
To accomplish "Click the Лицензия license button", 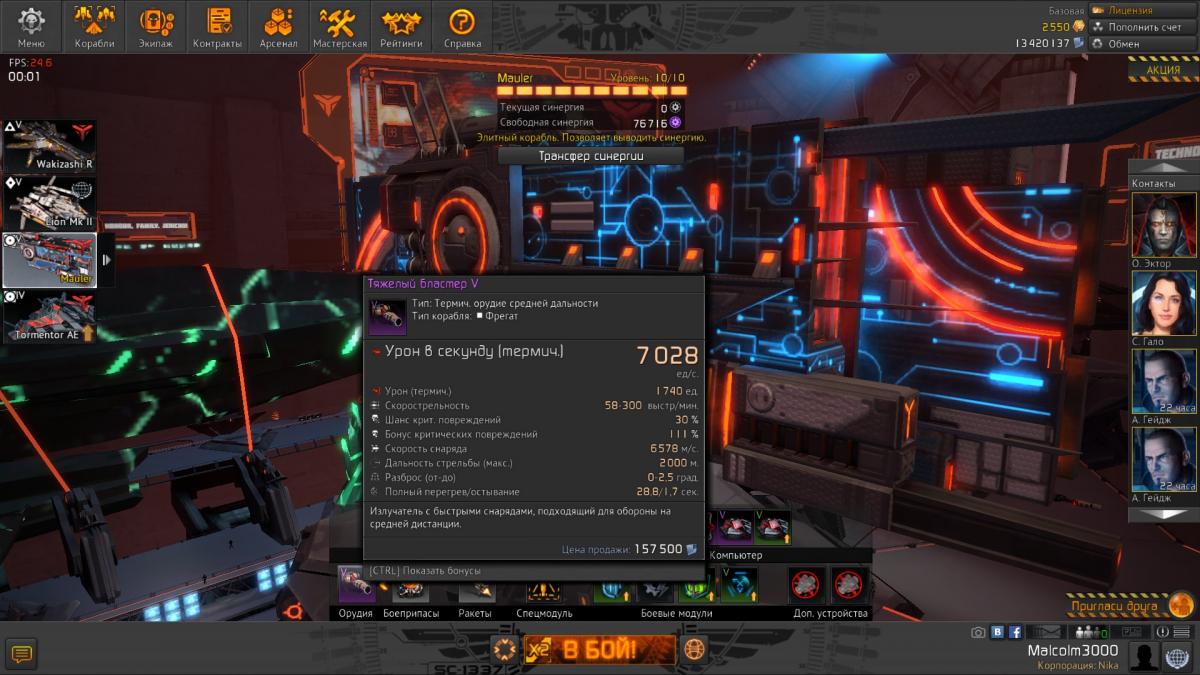I will point(1143,10).
